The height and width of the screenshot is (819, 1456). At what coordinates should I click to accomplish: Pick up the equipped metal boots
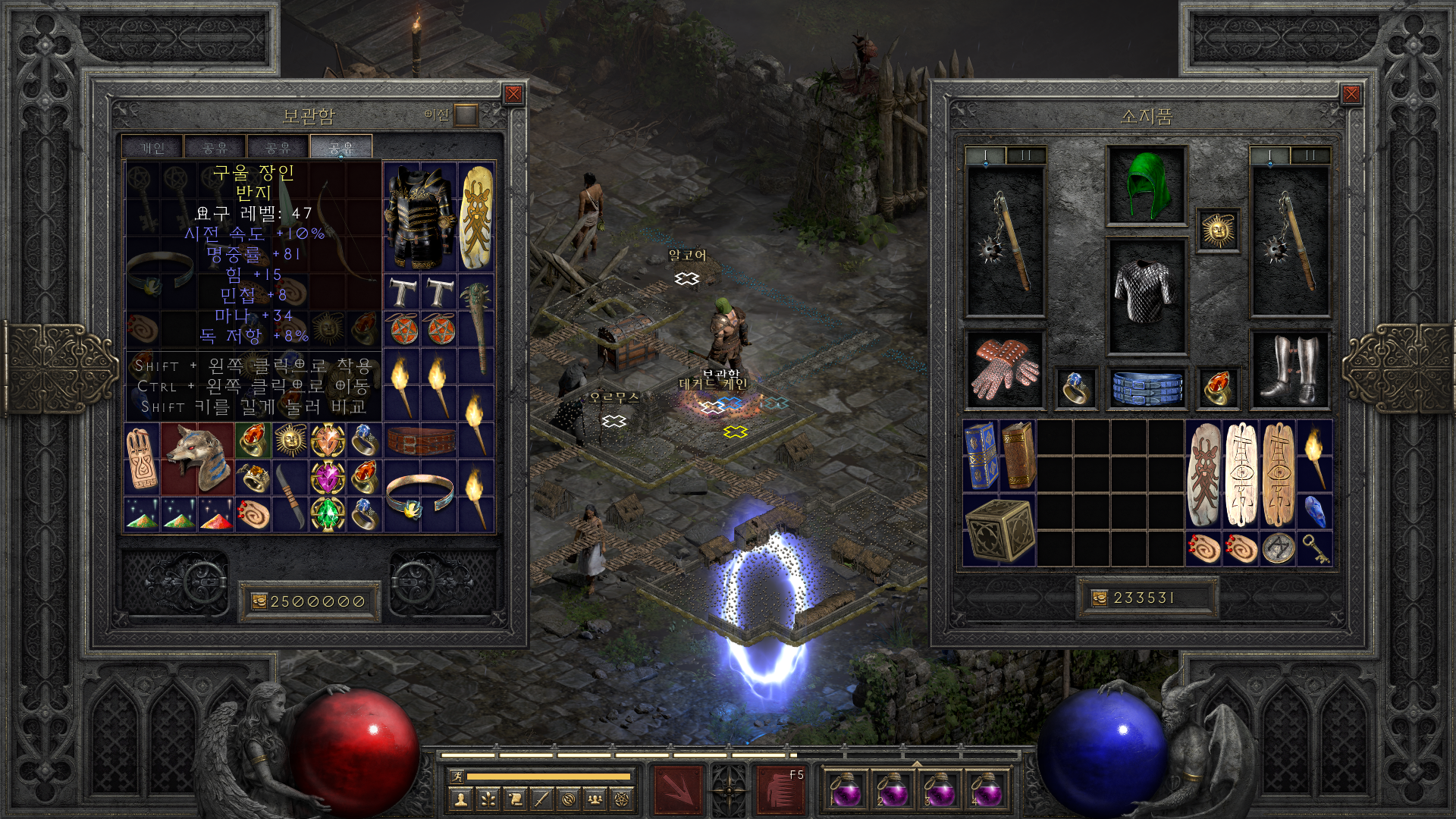1289,371
